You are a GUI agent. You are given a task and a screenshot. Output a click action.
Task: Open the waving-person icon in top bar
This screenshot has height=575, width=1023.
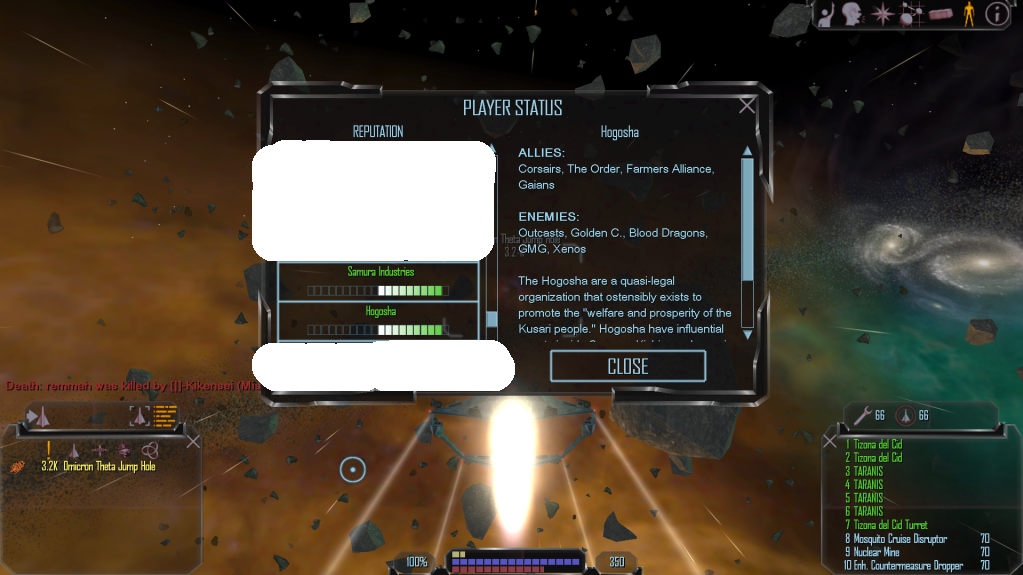pyautogui.click(x=827, y=14)
